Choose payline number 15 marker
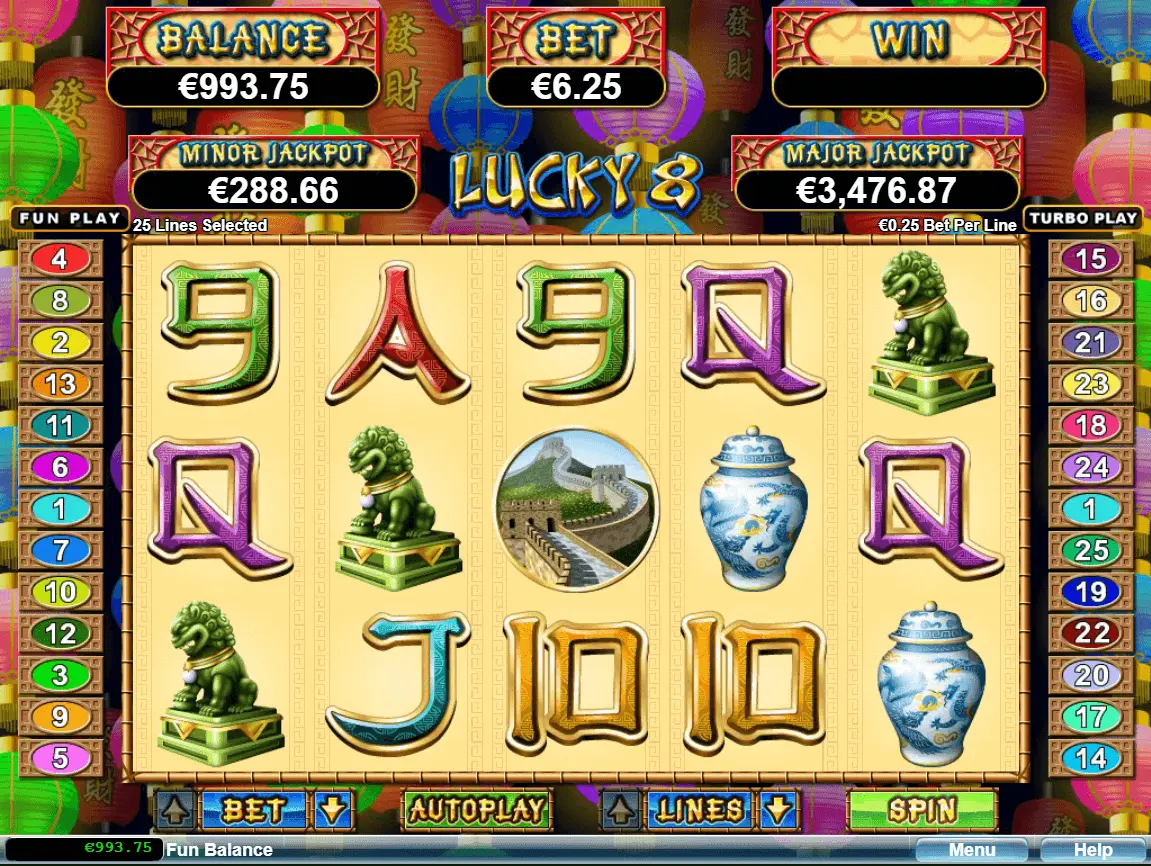The height and width of the screenshot is (866, 1151). [1090, 260]
